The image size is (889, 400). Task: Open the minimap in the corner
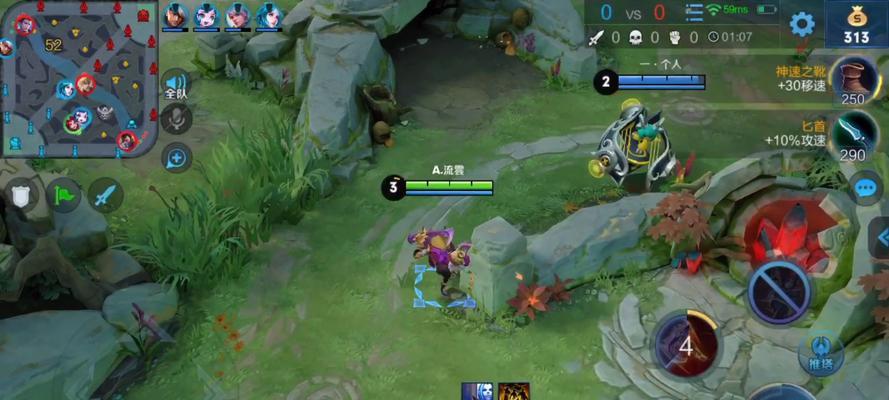point(80,78)
